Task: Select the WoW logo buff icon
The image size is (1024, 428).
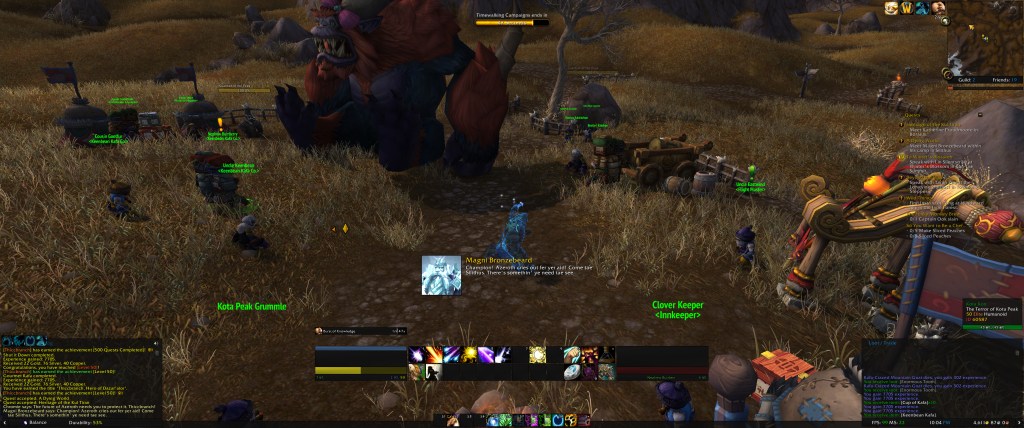Action: click(907, 8)
